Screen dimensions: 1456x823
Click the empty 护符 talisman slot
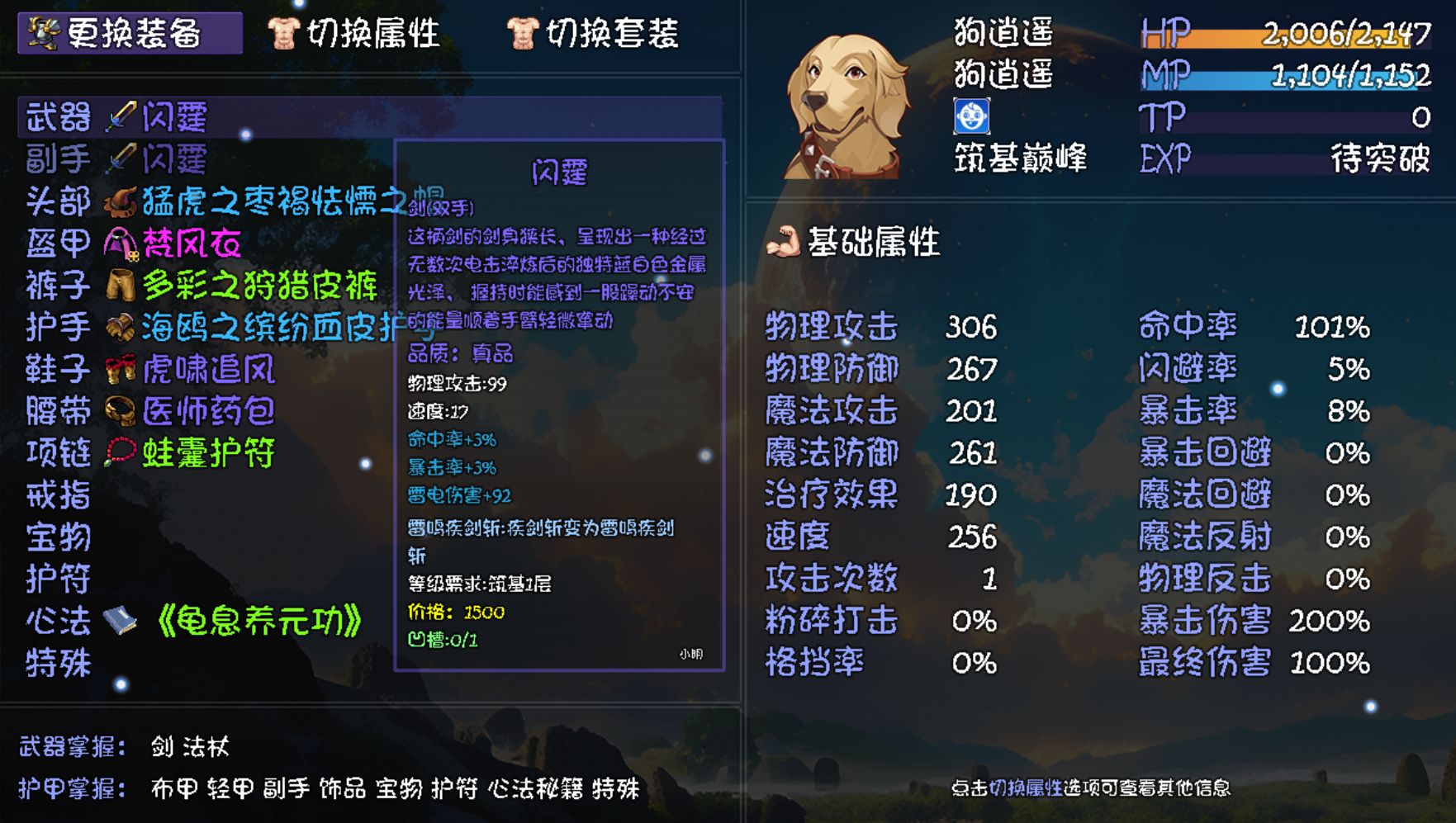pyautogui.click(x=58, y=579)
